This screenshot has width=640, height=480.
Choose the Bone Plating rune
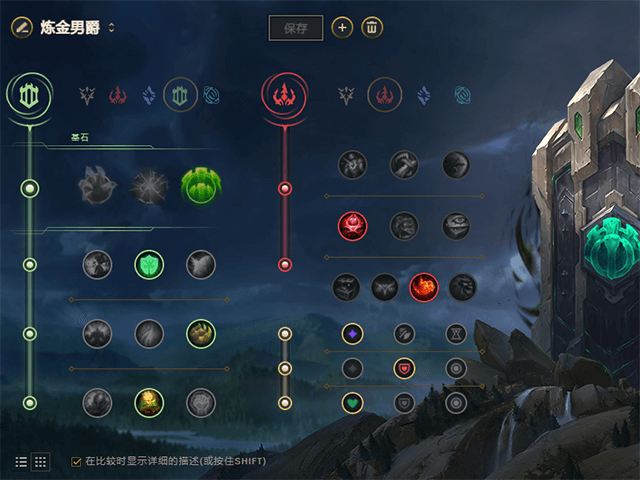201,333
